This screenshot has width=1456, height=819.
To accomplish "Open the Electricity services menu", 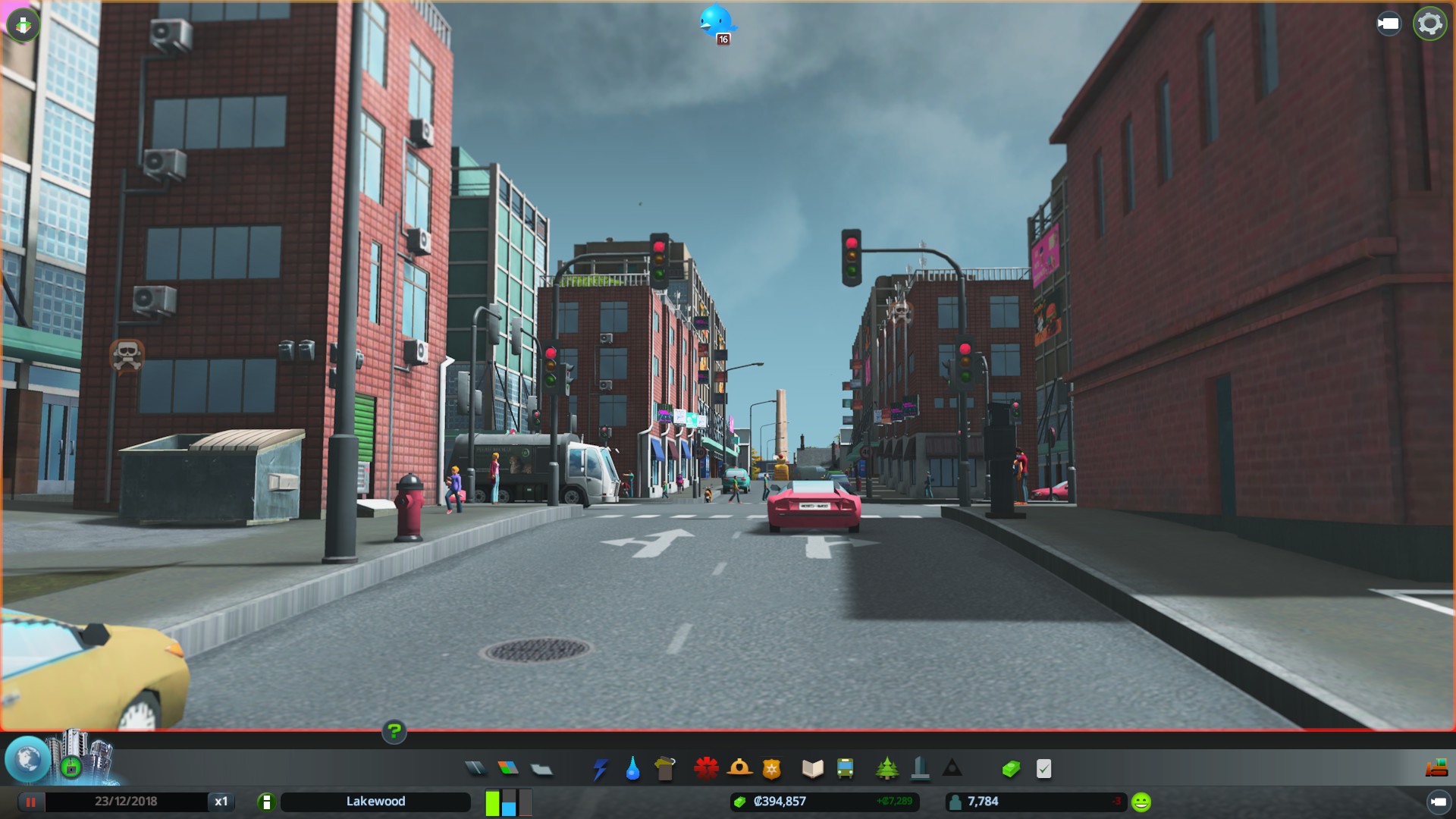I will coord(601,768).
